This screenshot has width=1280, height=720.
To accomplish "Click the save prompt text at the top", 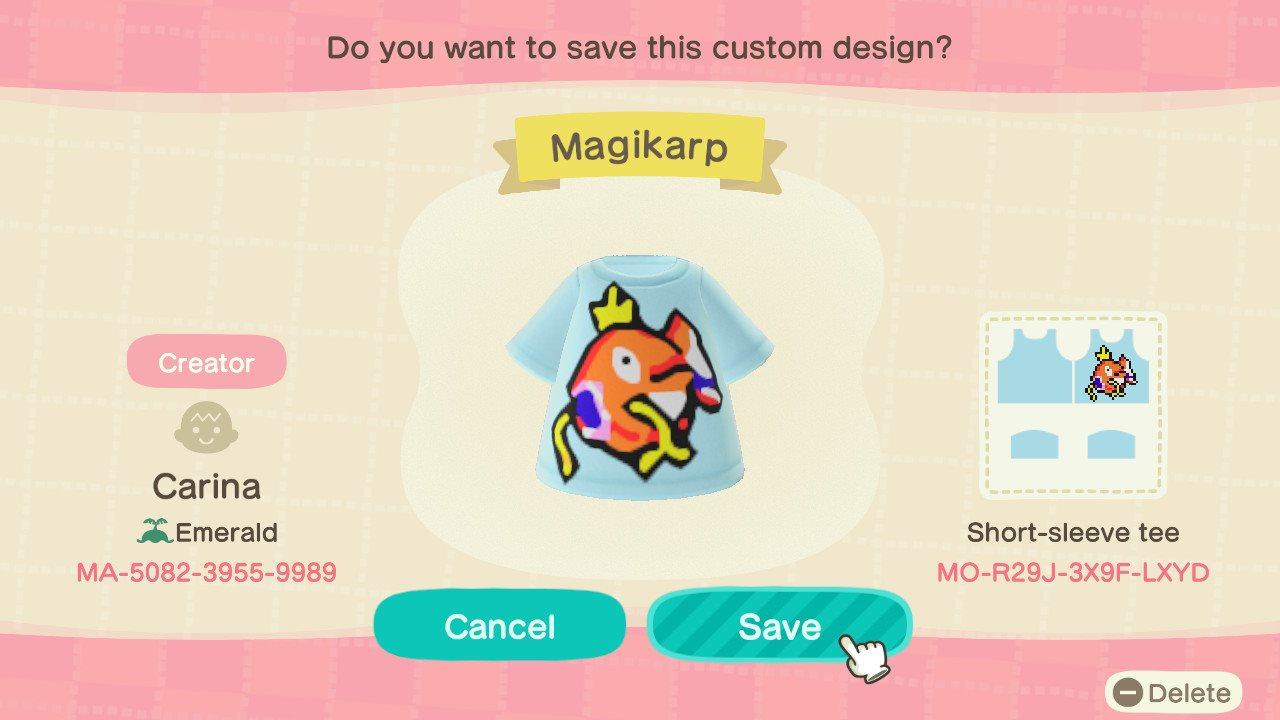I will point(640,47).
